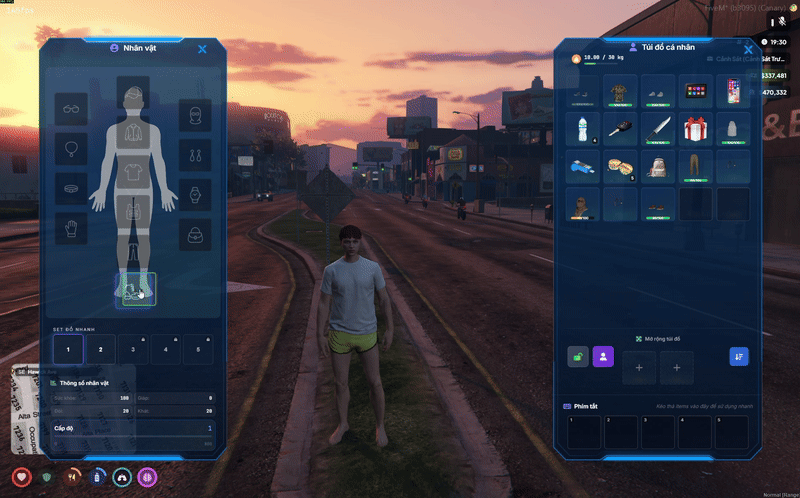The width and height of the screenshot is (800, 498).
Task: Select the wristwatch equipment slot
Action: point(196,194)
